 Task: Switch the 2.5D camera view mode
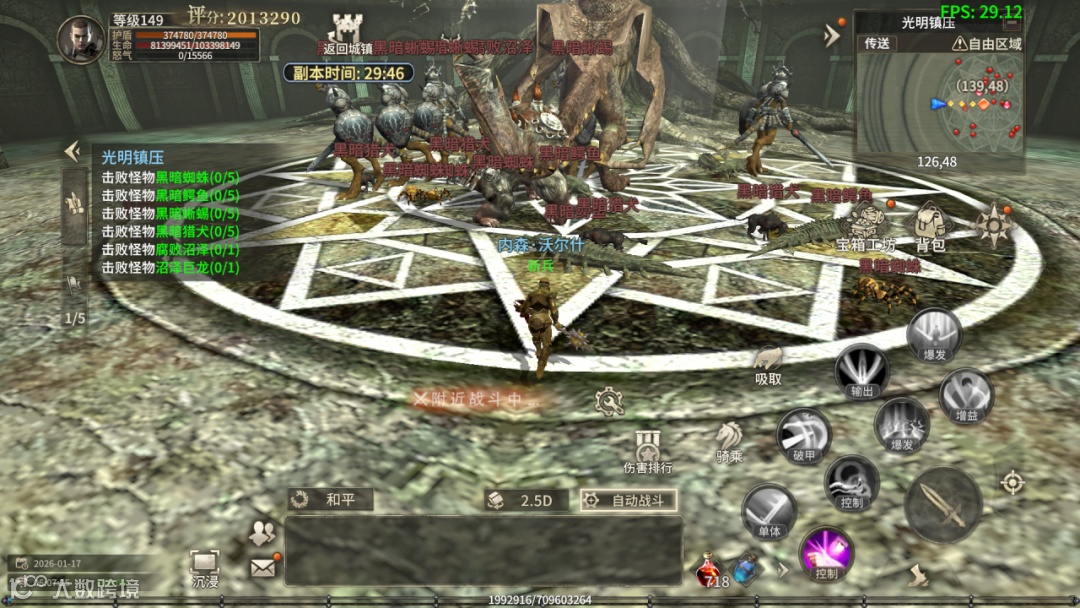coord(526,500)
